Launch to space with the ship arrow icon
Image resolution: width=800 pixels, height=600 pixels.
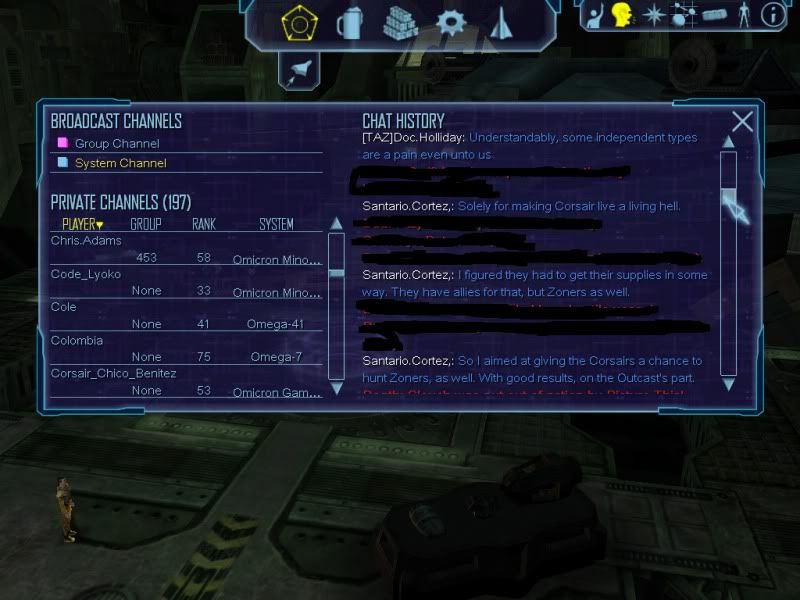[x=502, y=20]
